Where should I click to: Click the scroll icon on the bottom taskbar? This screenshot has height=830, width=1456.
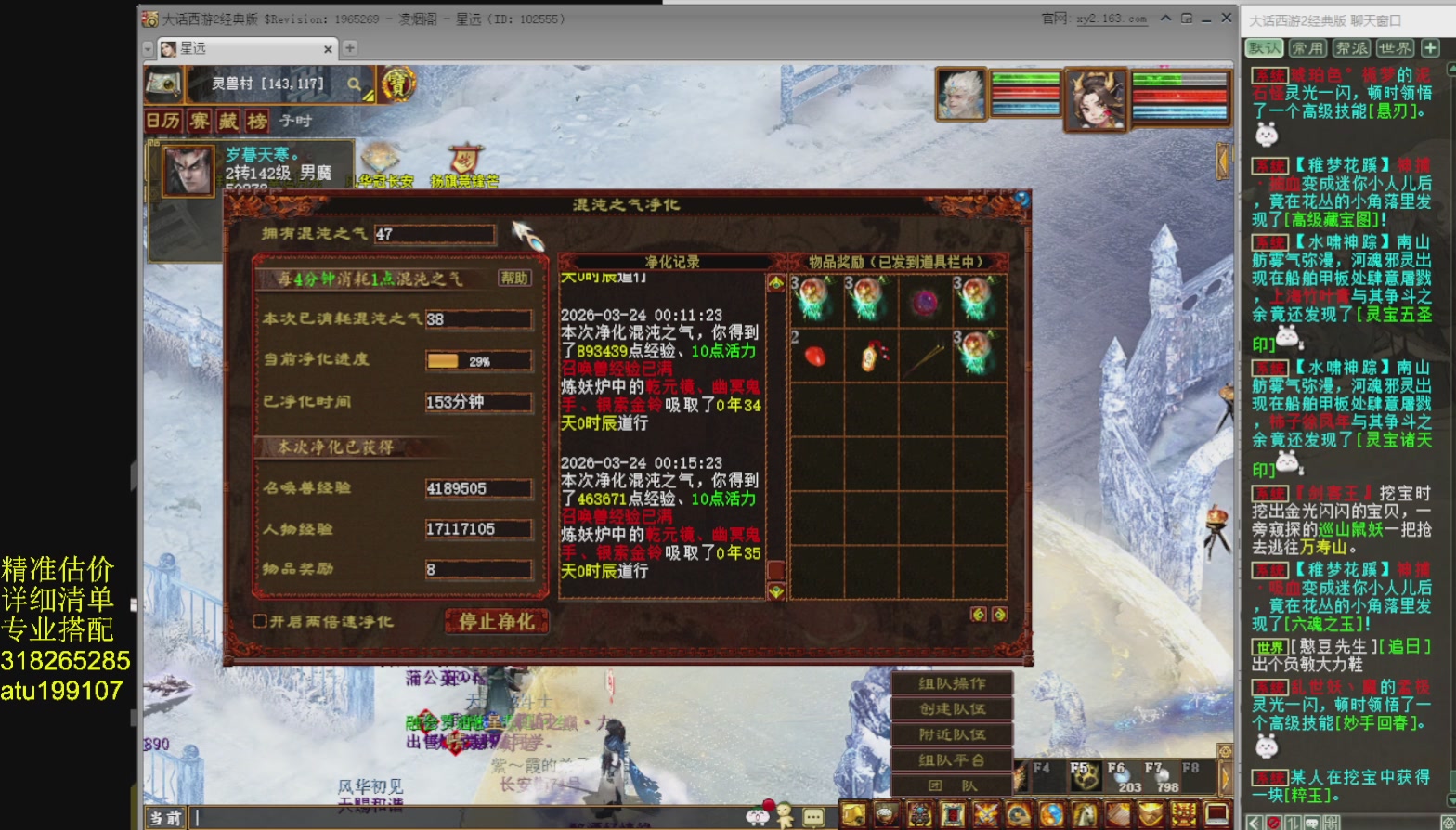[x=854, y=814]
